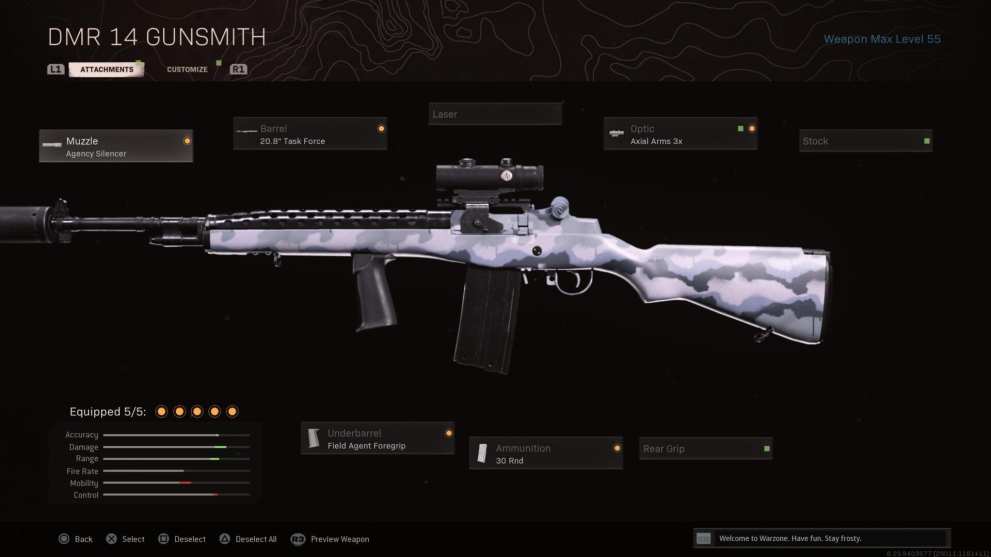
Task: Choose the empty Laser attachment slot
Action: coord(495,114)
